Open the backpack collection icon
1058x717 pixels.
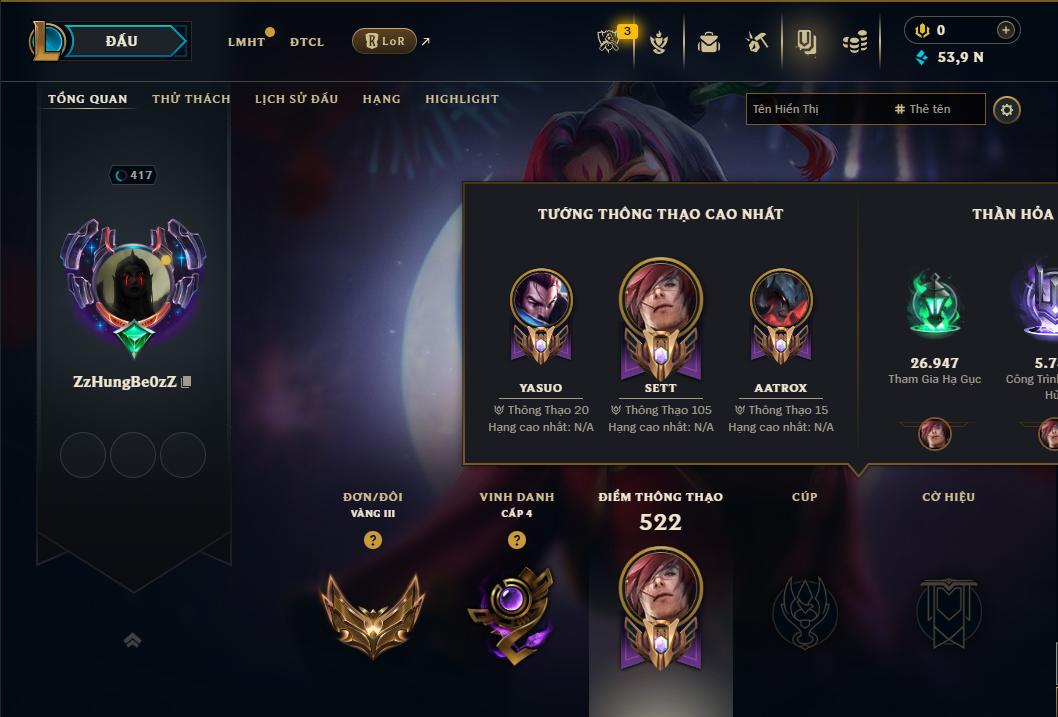tap(709, 42)
